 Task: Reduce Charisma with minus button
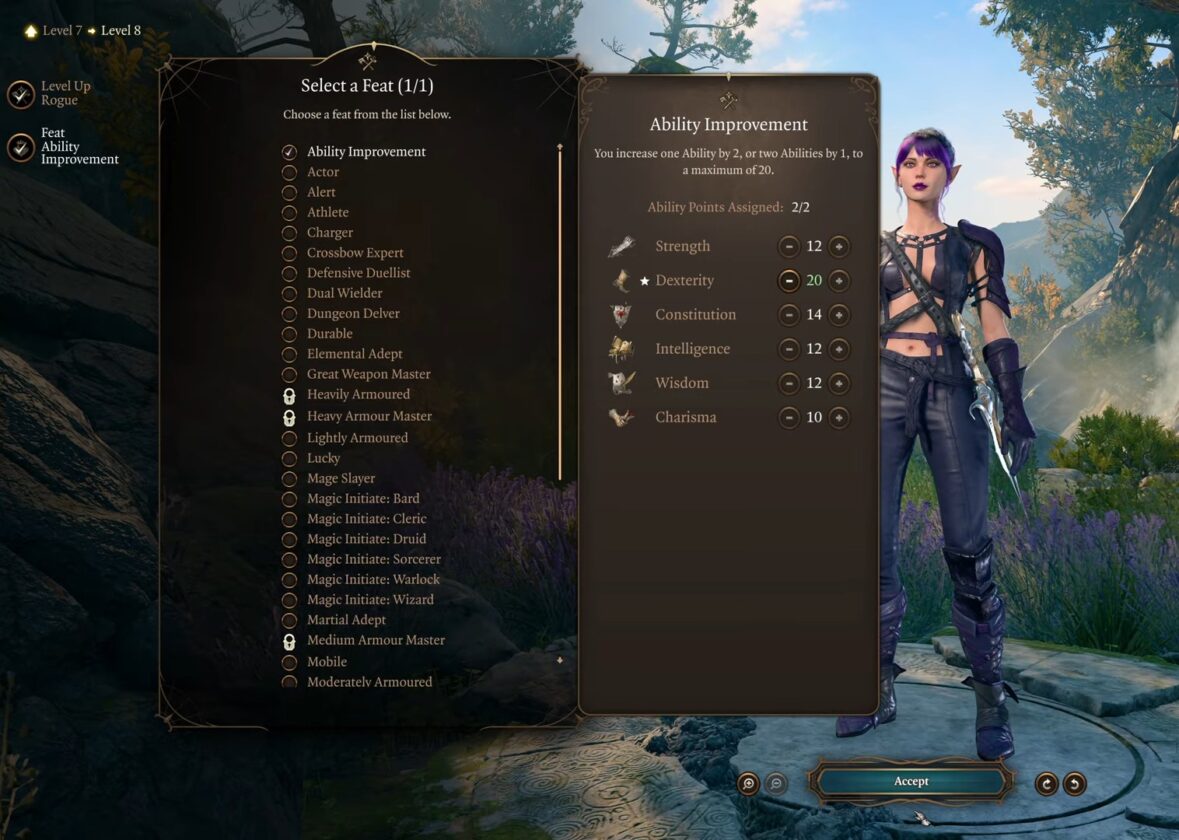789,417
